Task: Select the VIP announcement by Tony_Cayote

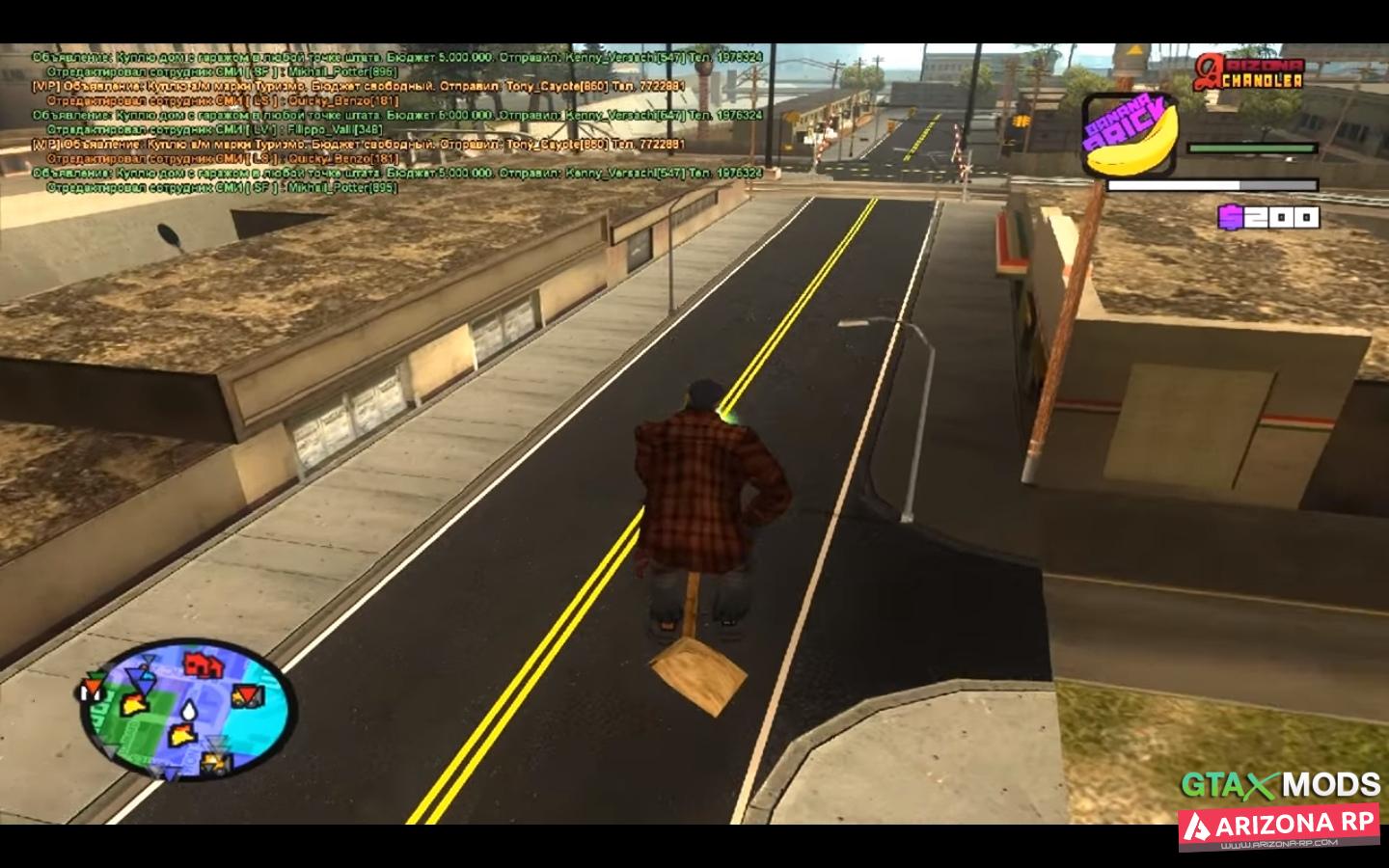Action: pos(359,86)
